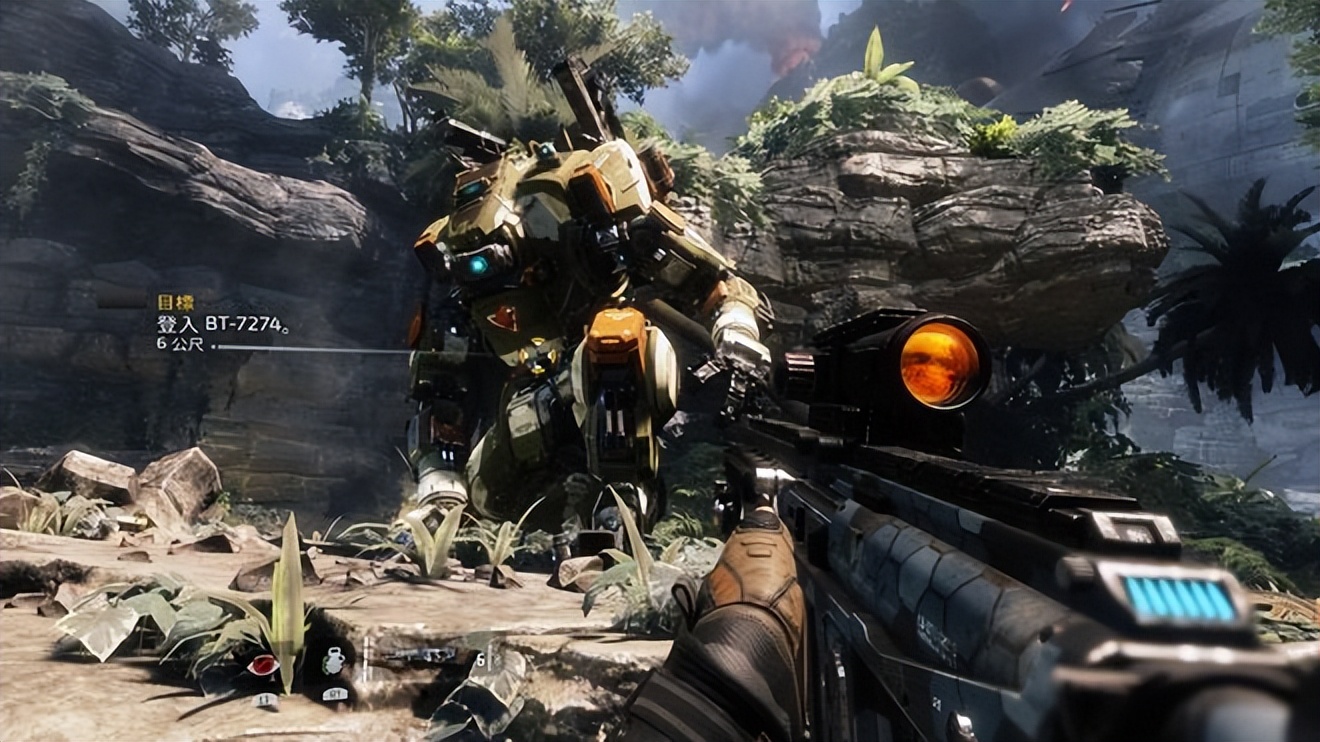Select the frag grenade ordnance icon

click(x=334, y=661)
